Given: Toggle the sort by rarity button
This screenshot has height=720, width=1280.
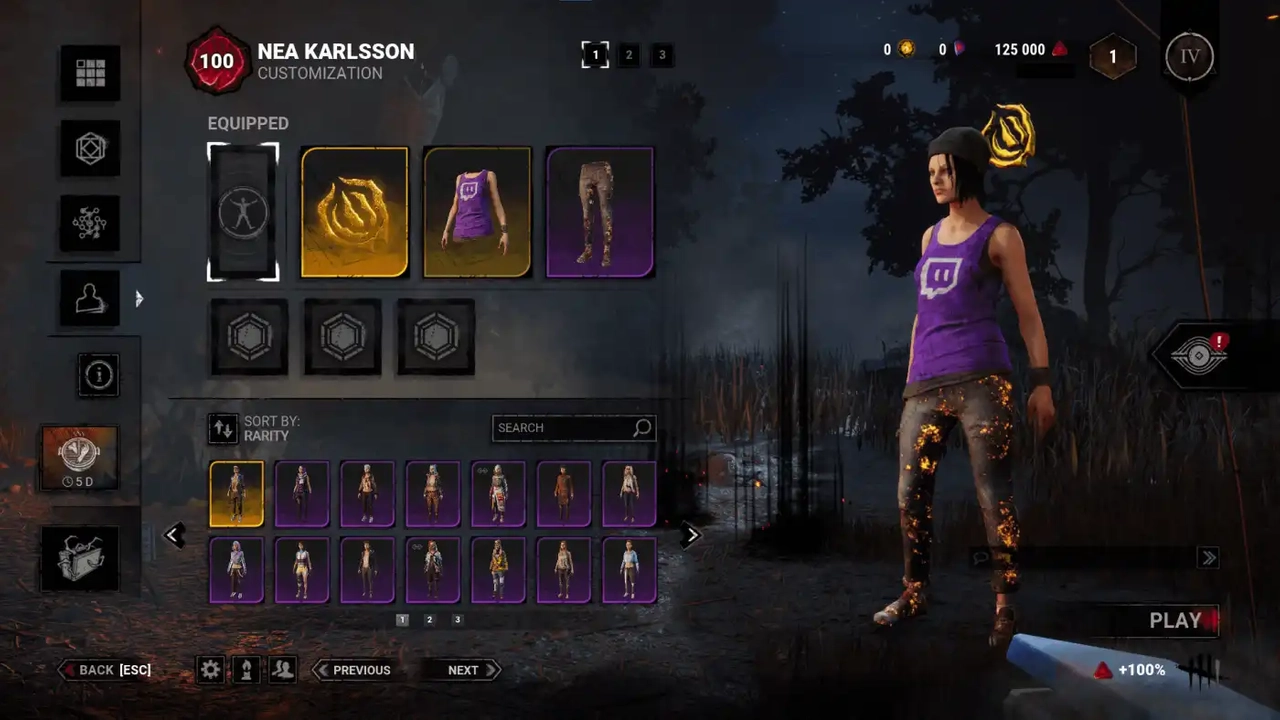Looking at the screenshot, I should [223, 429].
